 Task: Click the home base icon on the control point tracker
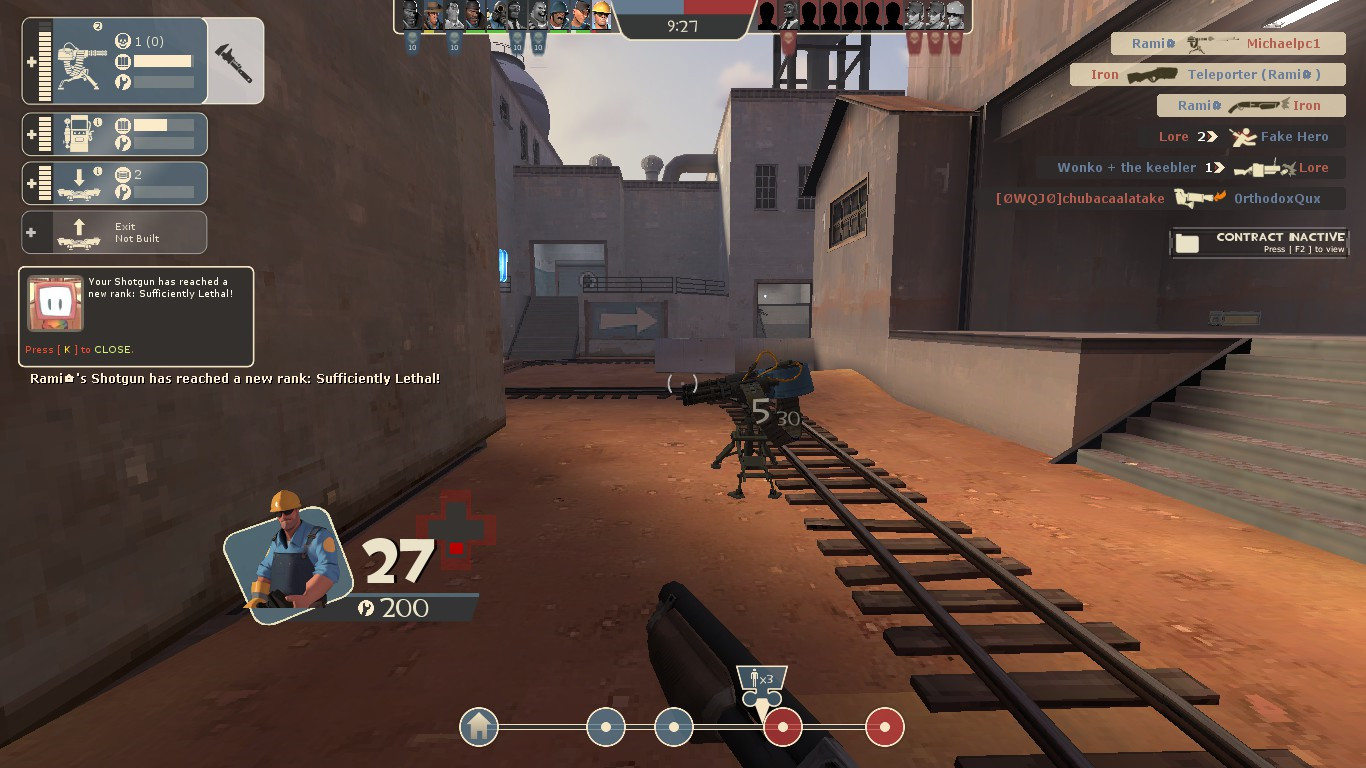478,727
